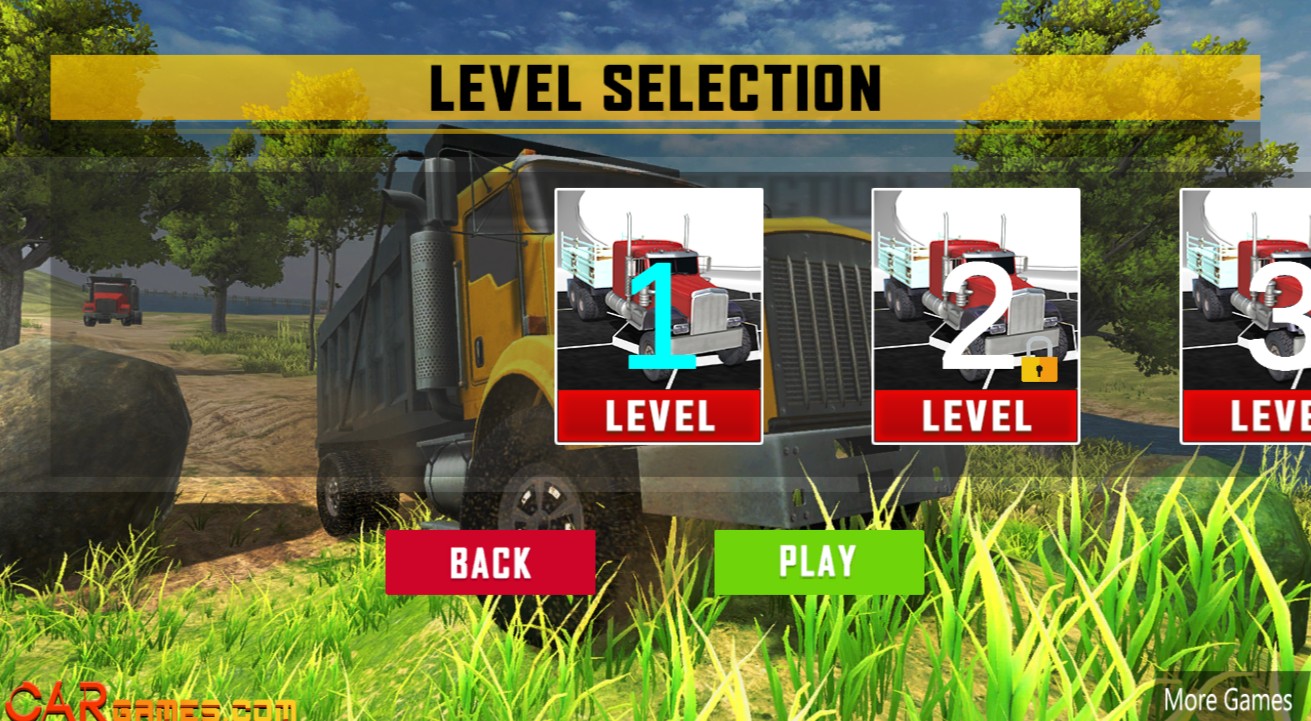Go back with the red BACK button

click(x=490, y=562)
